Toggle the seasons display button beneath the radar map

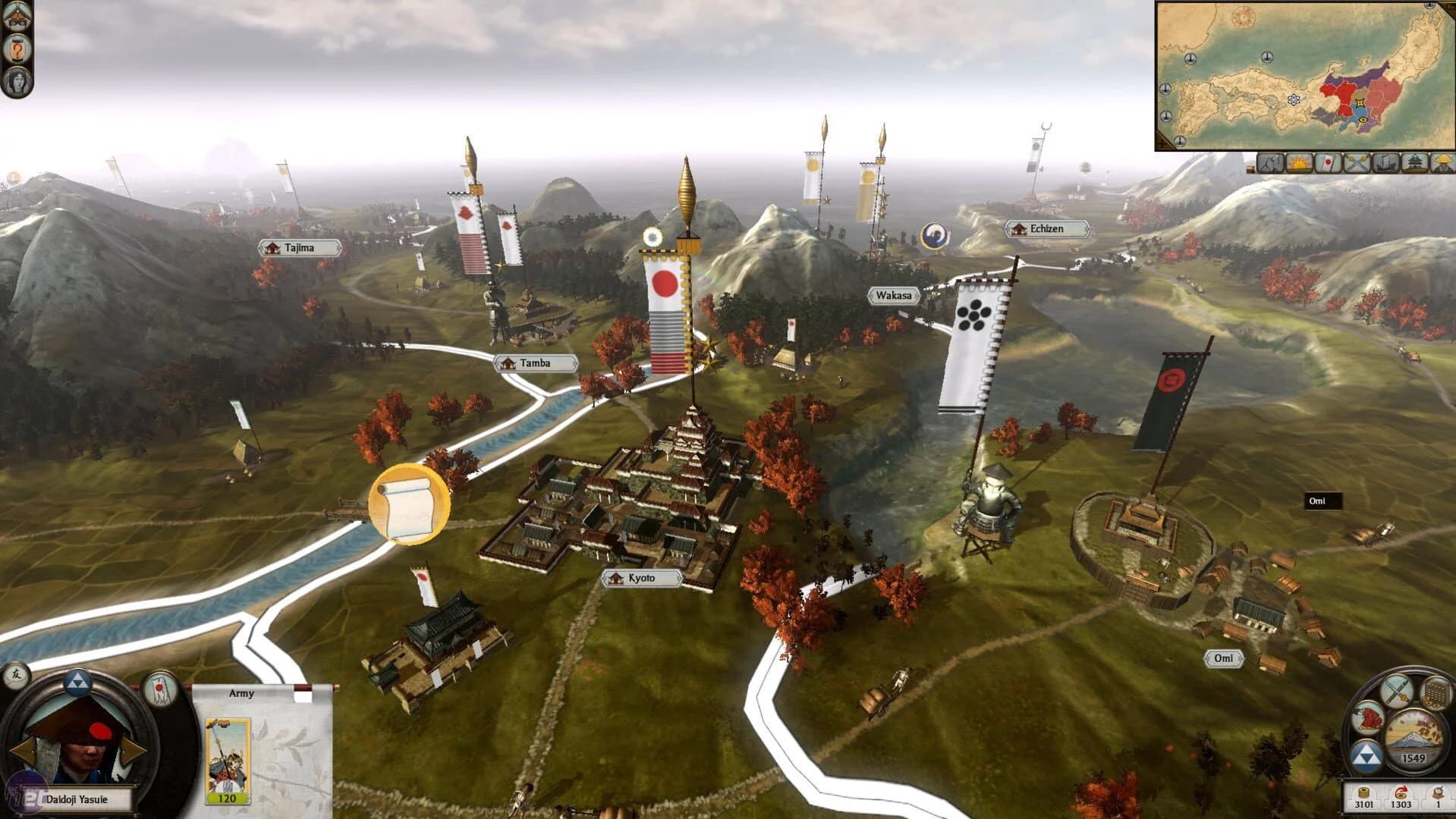click(x=1299, y=163)
